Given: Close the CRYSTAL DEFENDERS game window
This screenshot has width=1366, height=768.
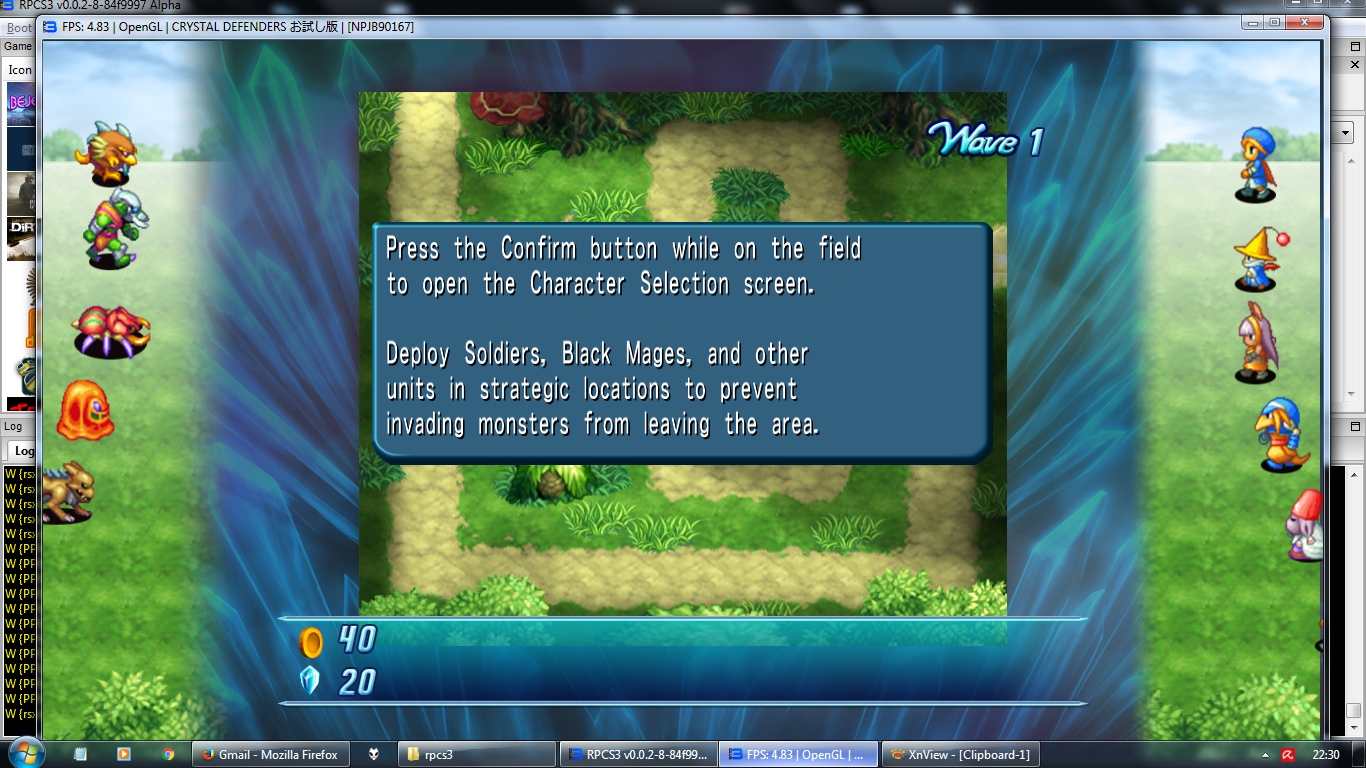Looking at the screenshot, I should coord(1304,22).
